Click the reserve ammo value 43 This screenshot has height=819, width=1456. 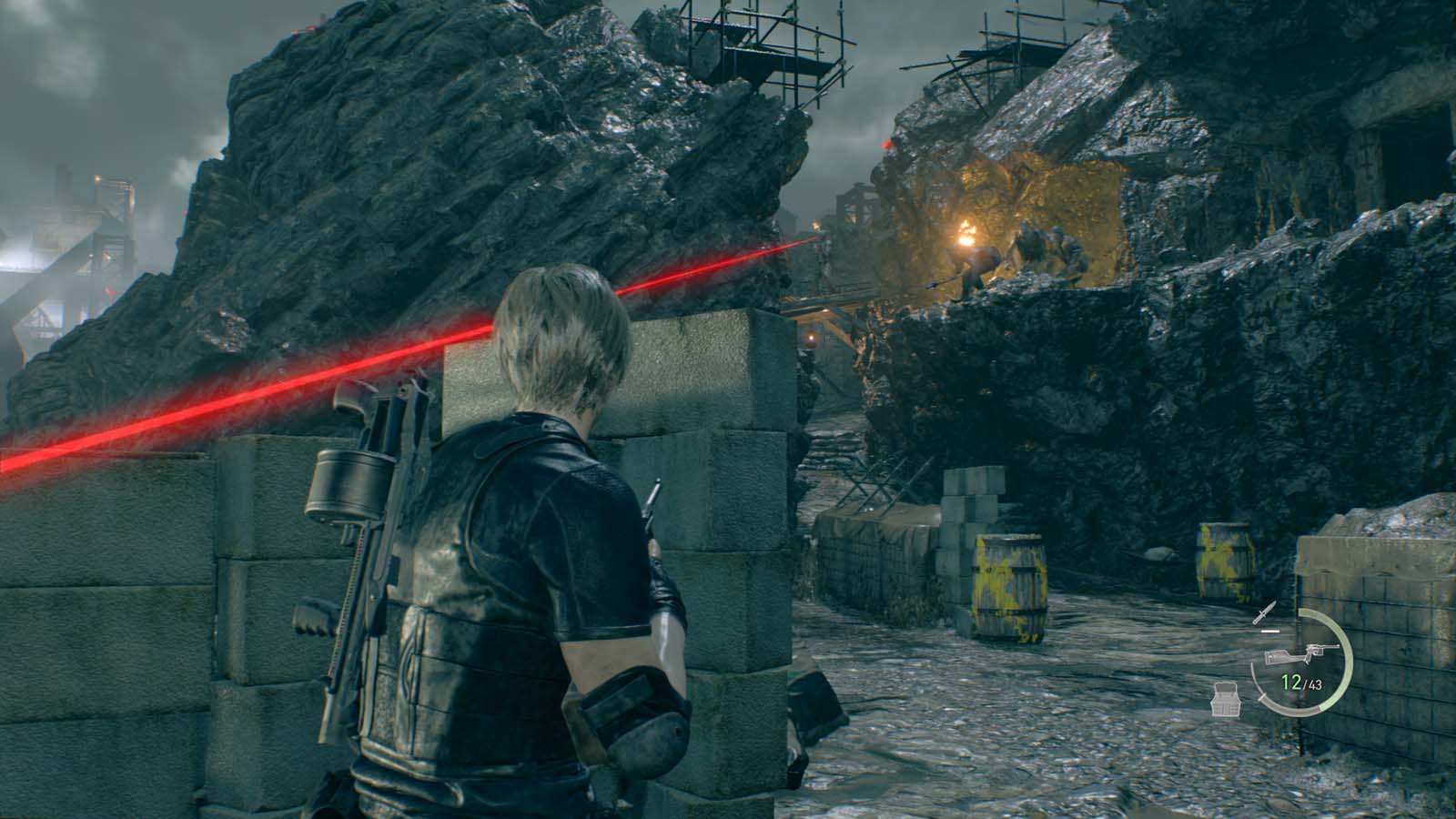coord(1315,684)
